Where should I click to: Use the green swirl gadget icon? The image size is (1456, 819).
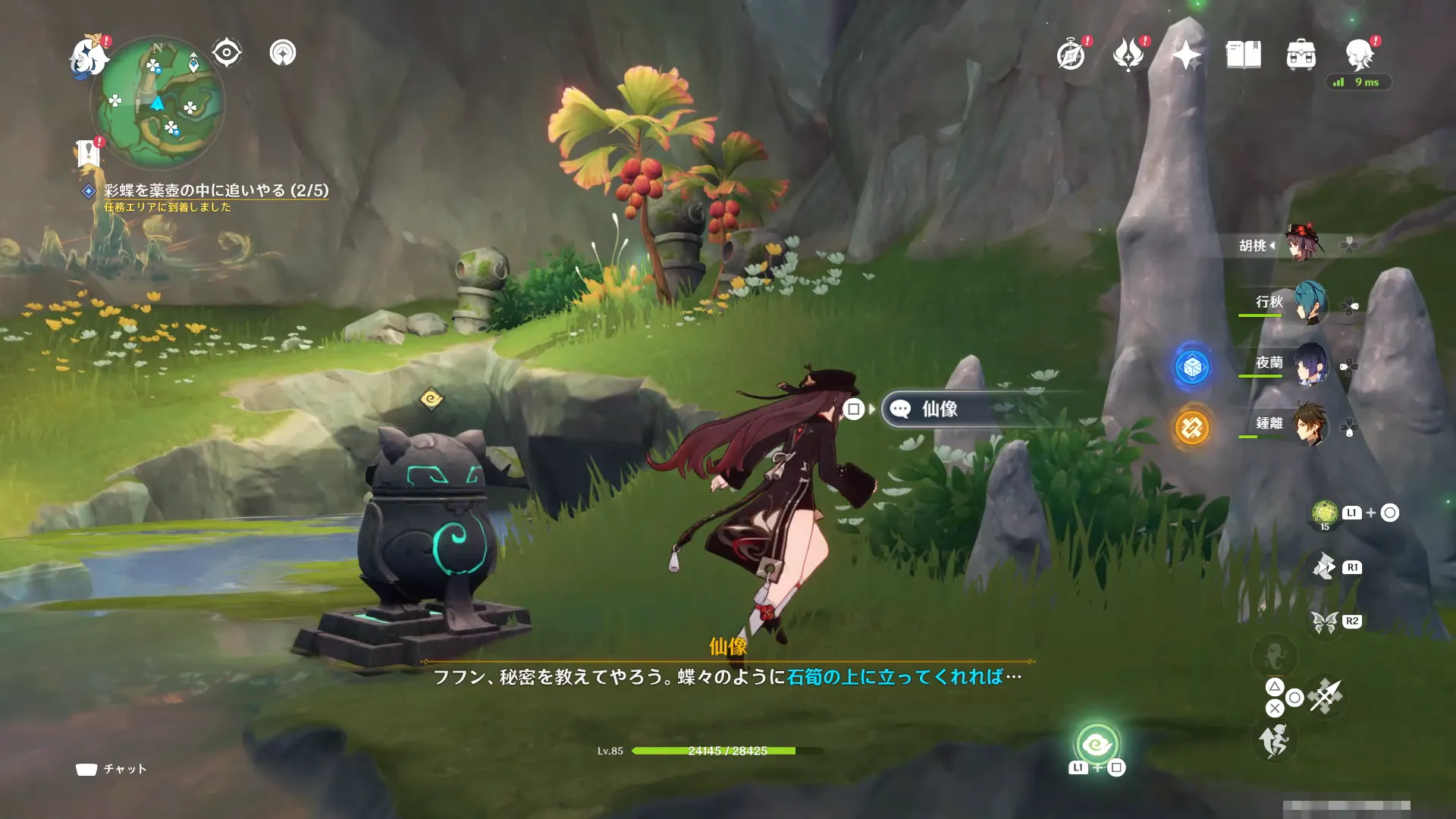(x=1097, y=745)
